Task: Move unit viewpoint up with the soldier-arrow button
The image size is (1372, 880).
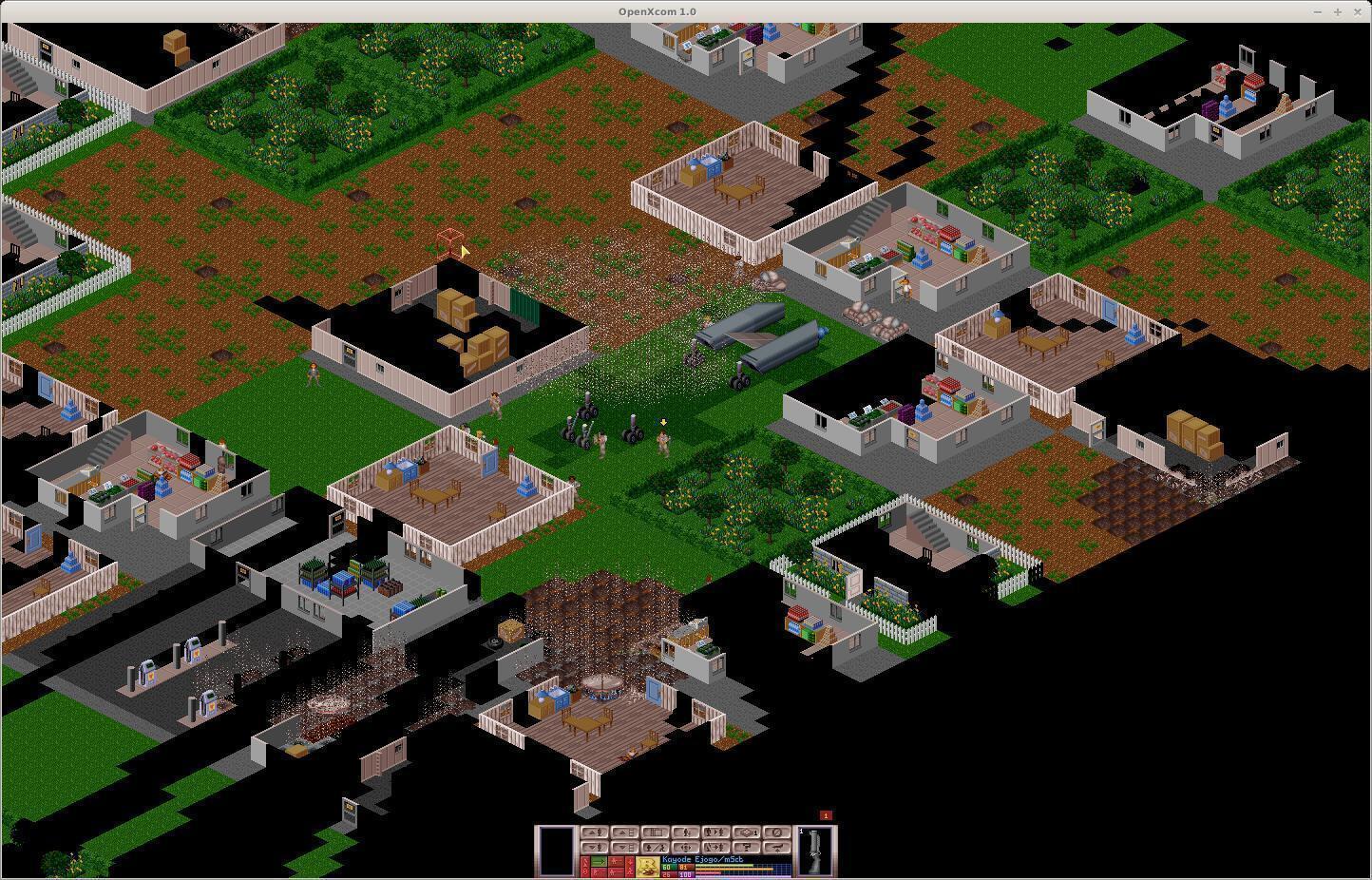Action: coord(593,832)
